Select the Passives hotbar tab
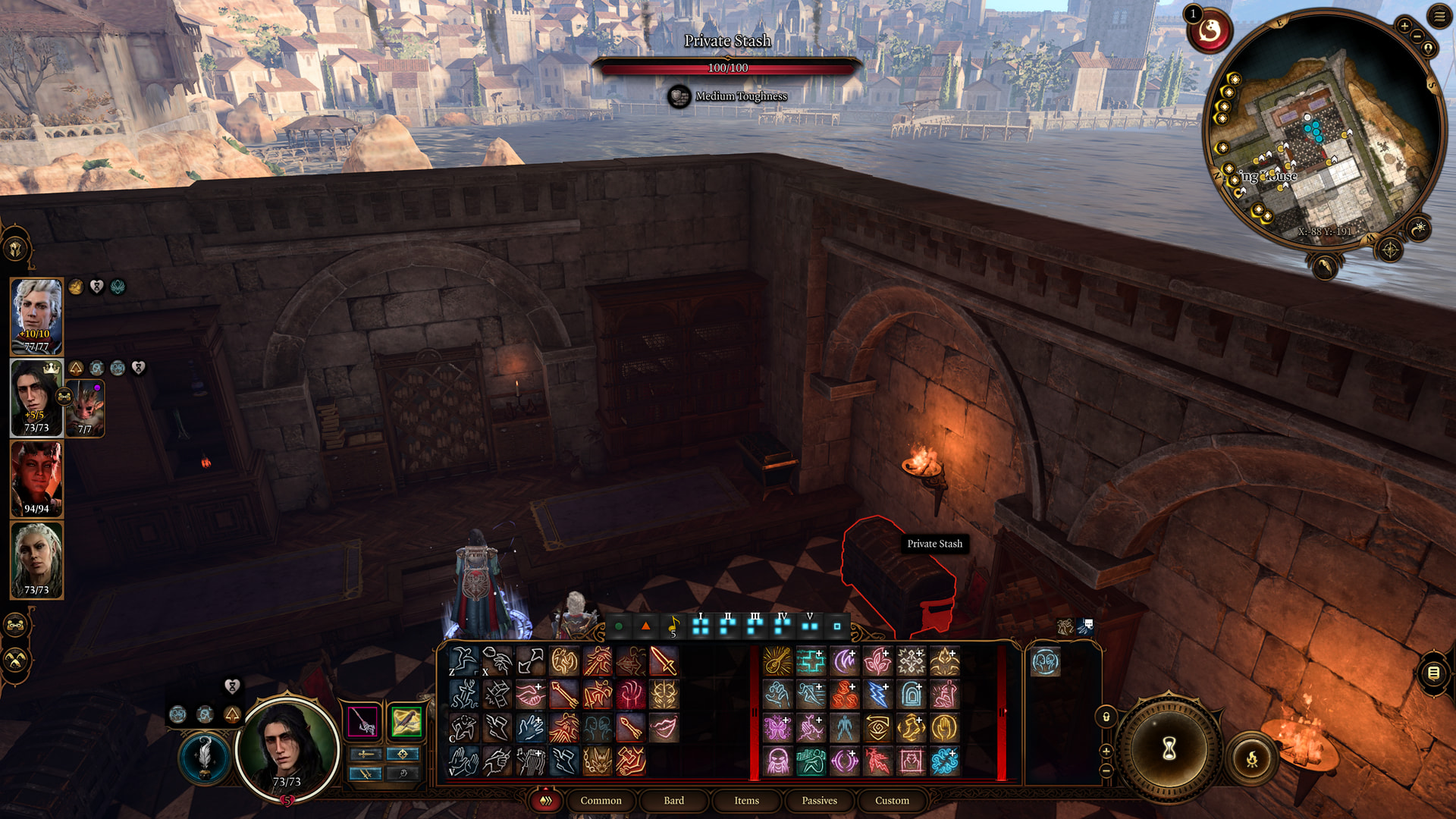 point(819,801)
